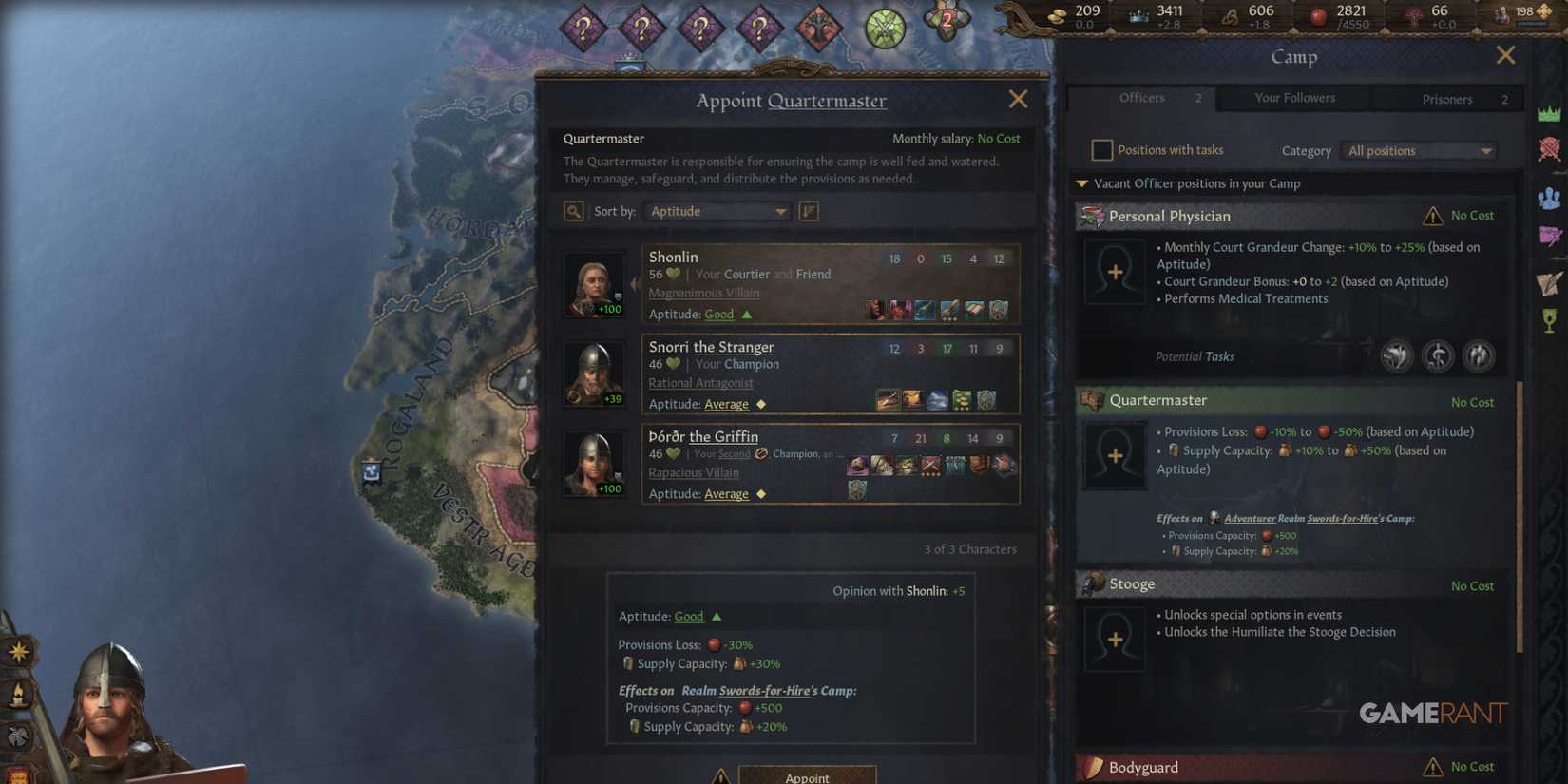The height and width of the screenshot is (784, 1568).
Task: Click the Appoint button
Action: click(807, 776)
